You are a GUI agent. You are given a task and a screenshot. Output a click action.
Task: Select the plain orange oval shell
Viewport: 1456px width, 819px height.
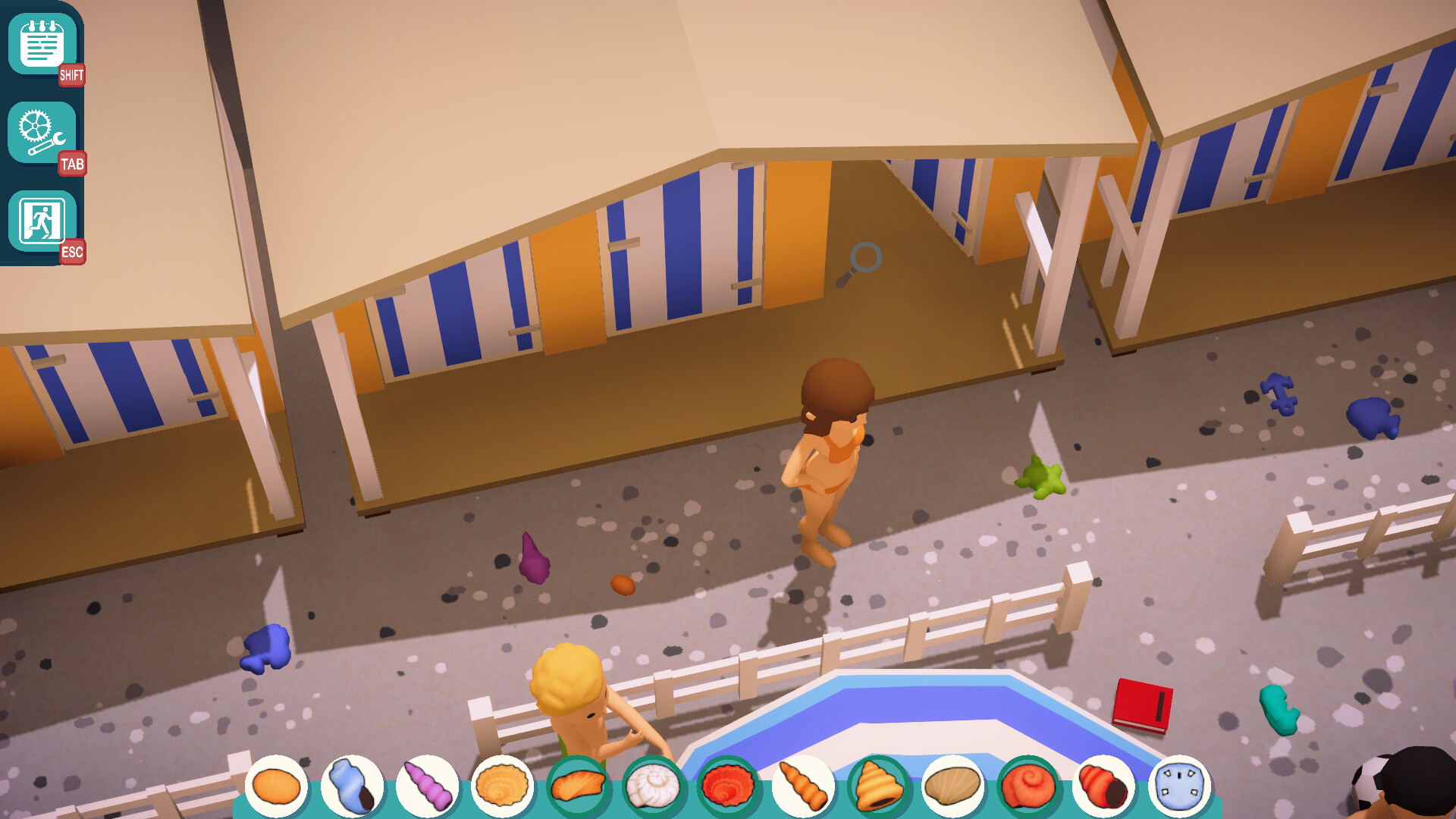point(276,786)
